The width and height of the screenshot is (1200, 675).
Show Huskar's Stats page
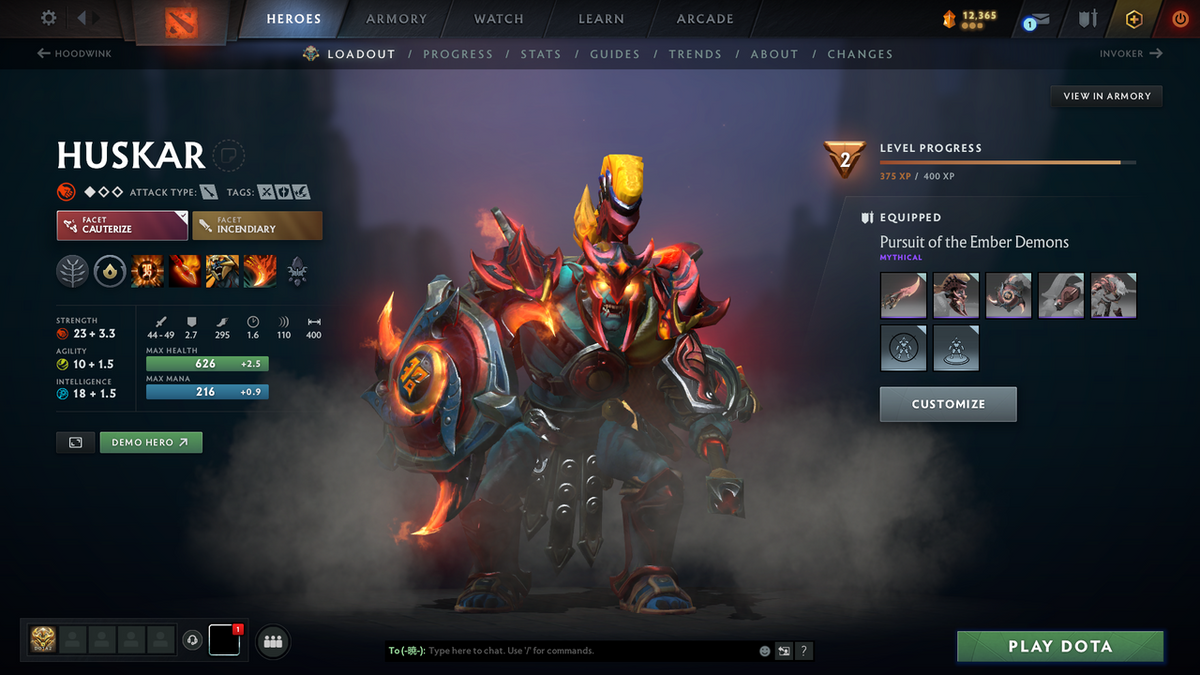(541, 54)
